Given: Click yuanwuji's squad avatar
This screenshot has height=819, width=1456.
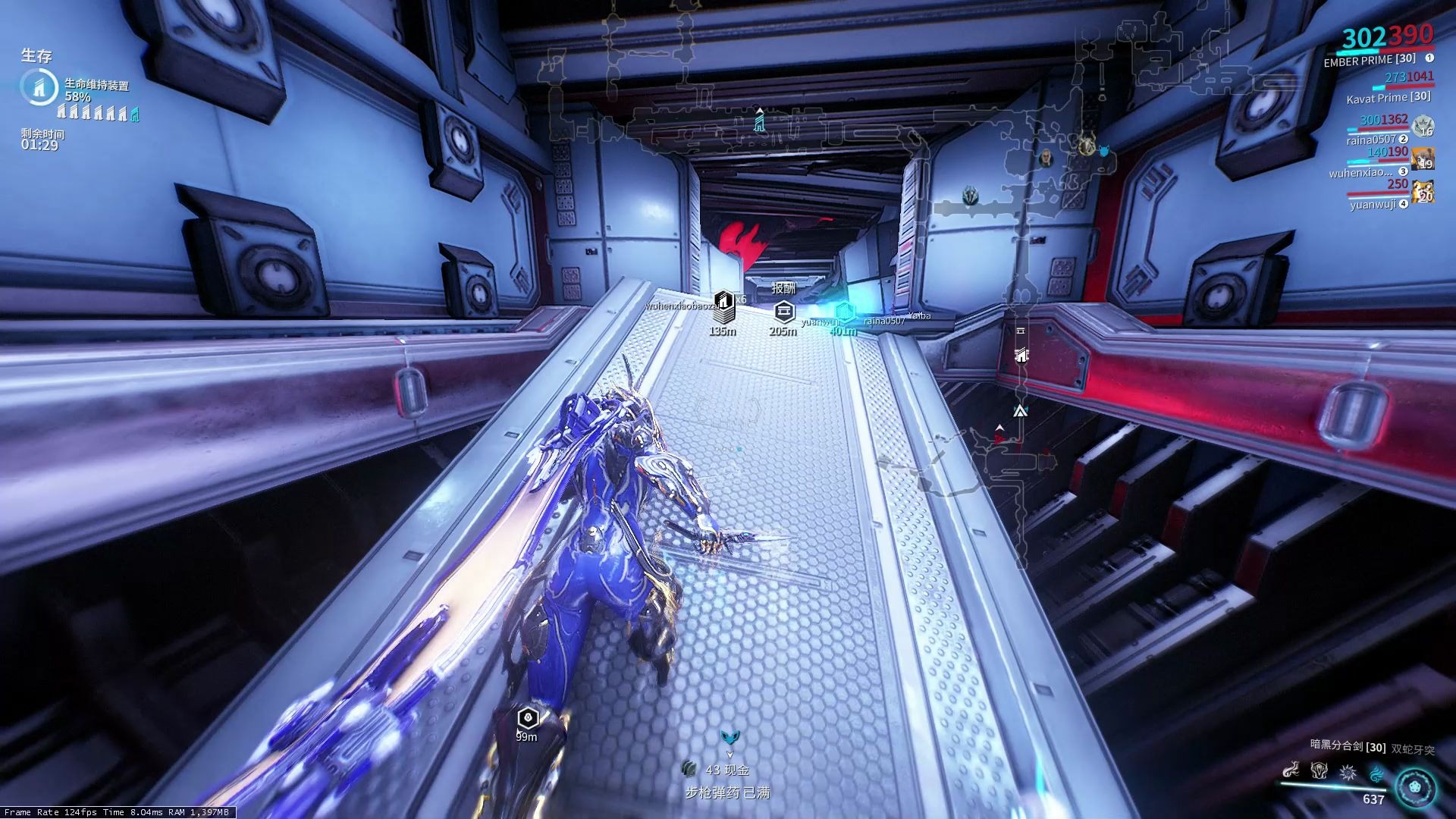Looking at the screenshot, I should click(x=1423, y=192).
